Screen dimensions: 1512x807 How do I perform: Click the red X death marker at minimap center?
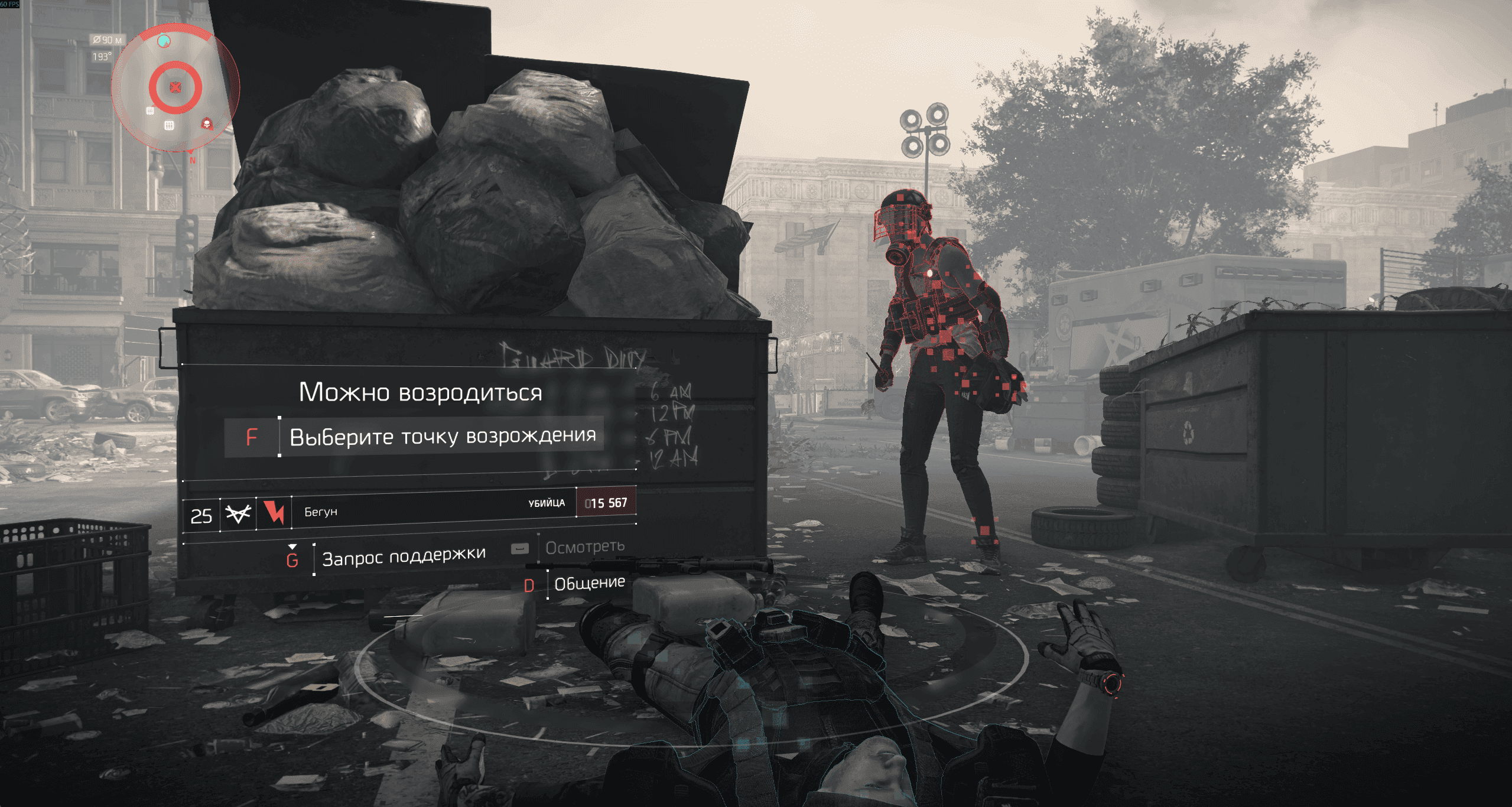pyautogui.click(x=175, y=86)
